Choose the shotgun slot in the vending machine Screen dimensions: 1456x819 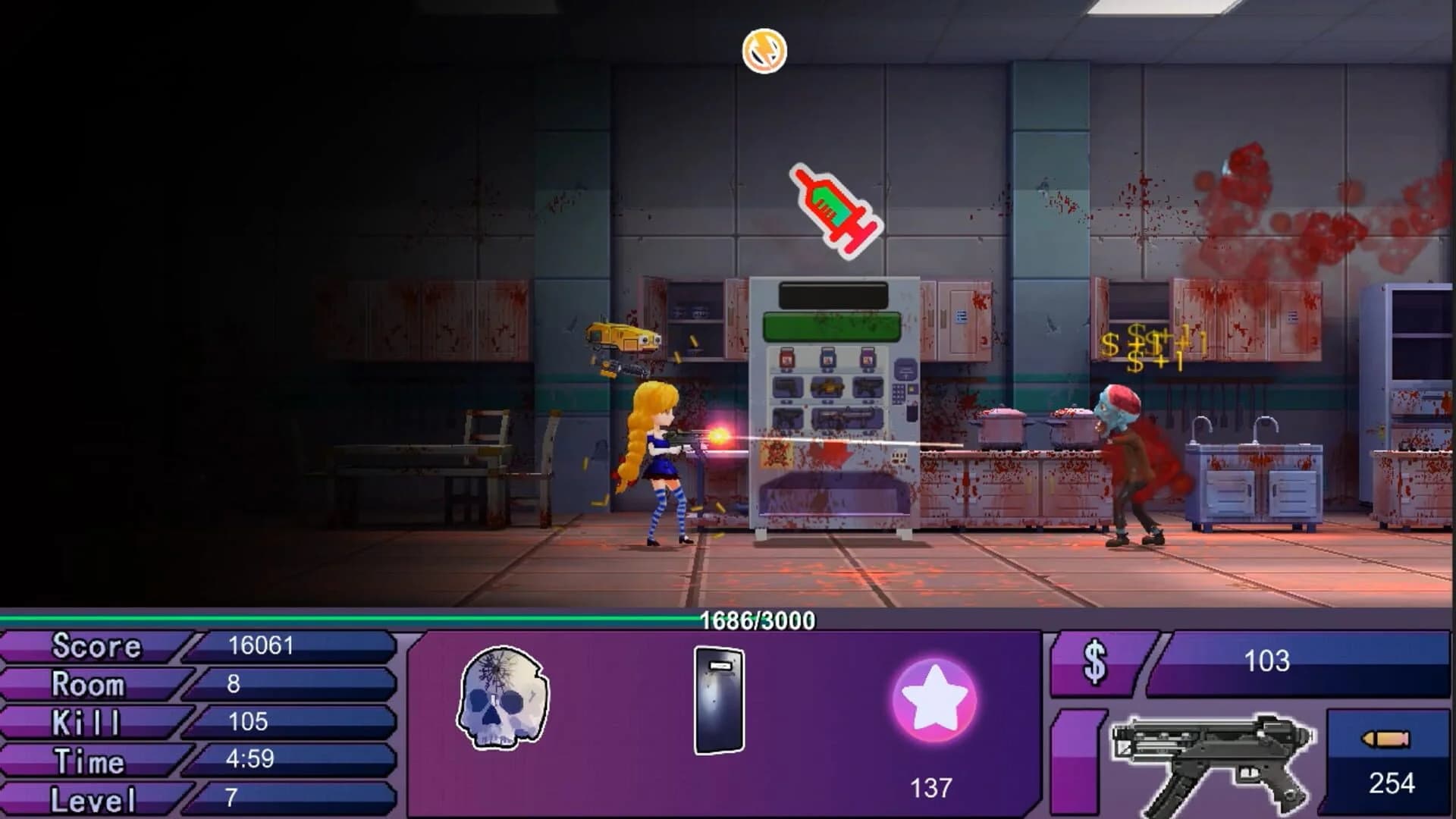point(827,388)
